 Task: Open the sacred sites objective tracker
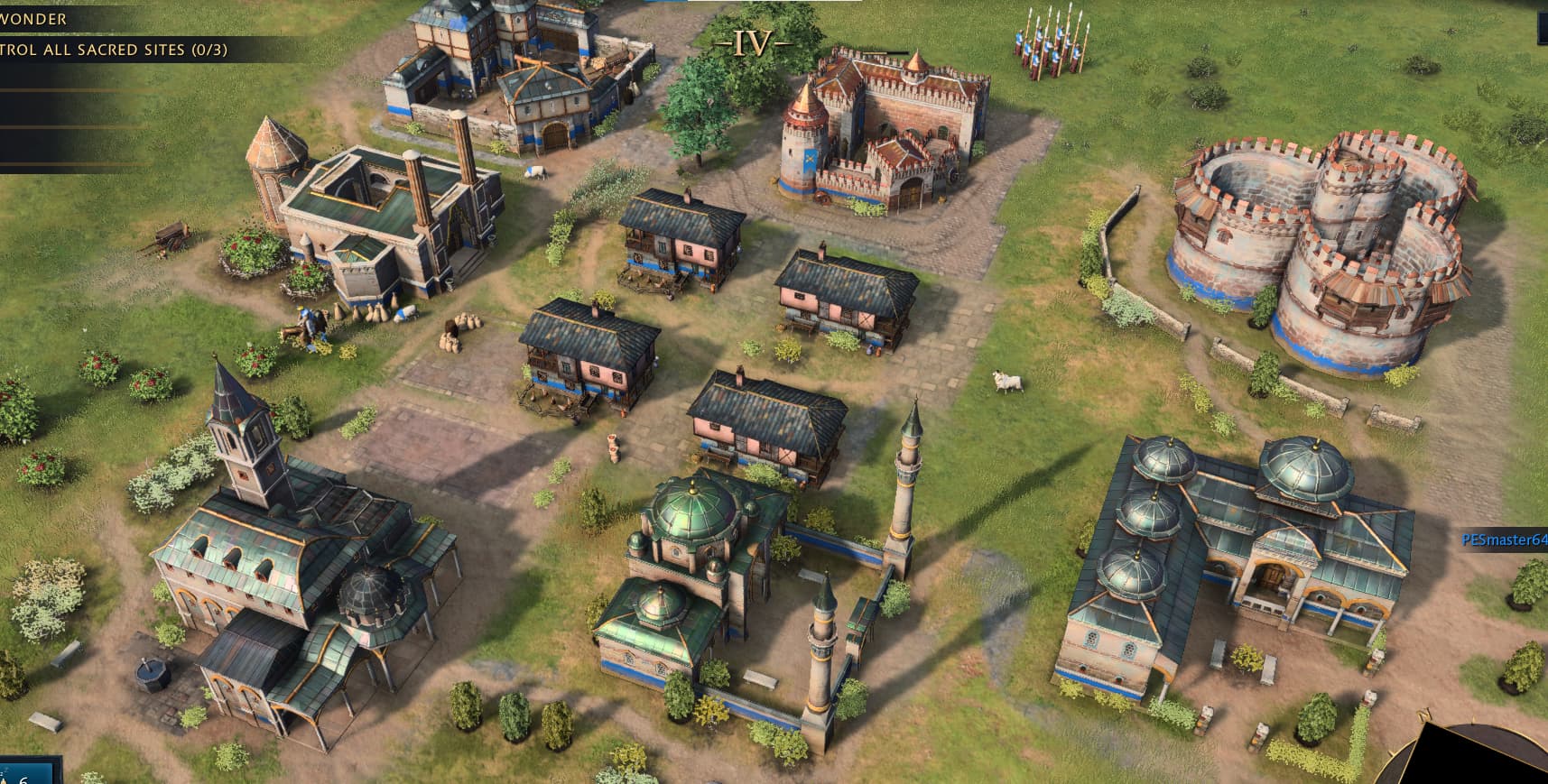click(113, 50)
